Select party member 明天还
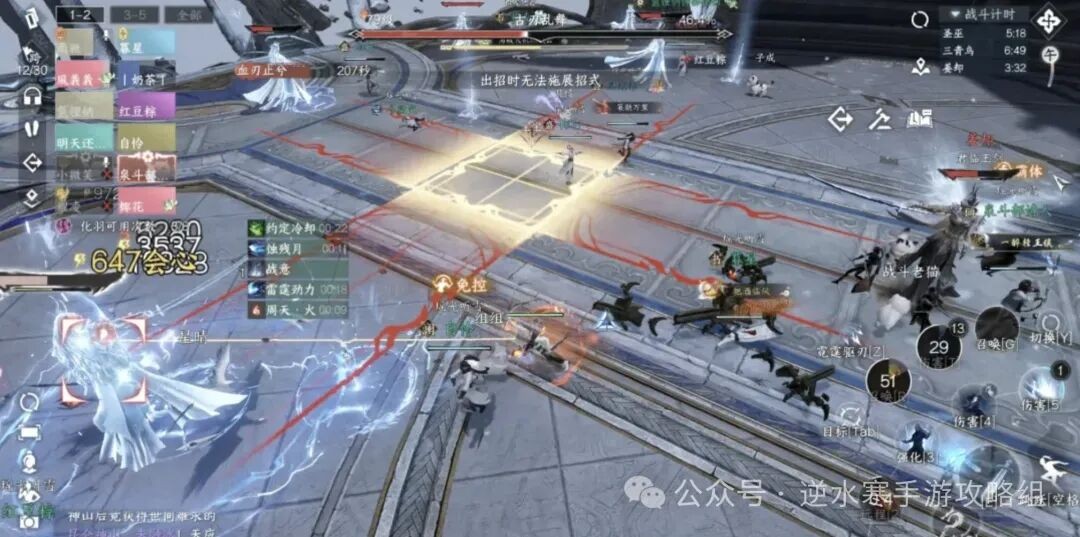 [x=83, y=140]
